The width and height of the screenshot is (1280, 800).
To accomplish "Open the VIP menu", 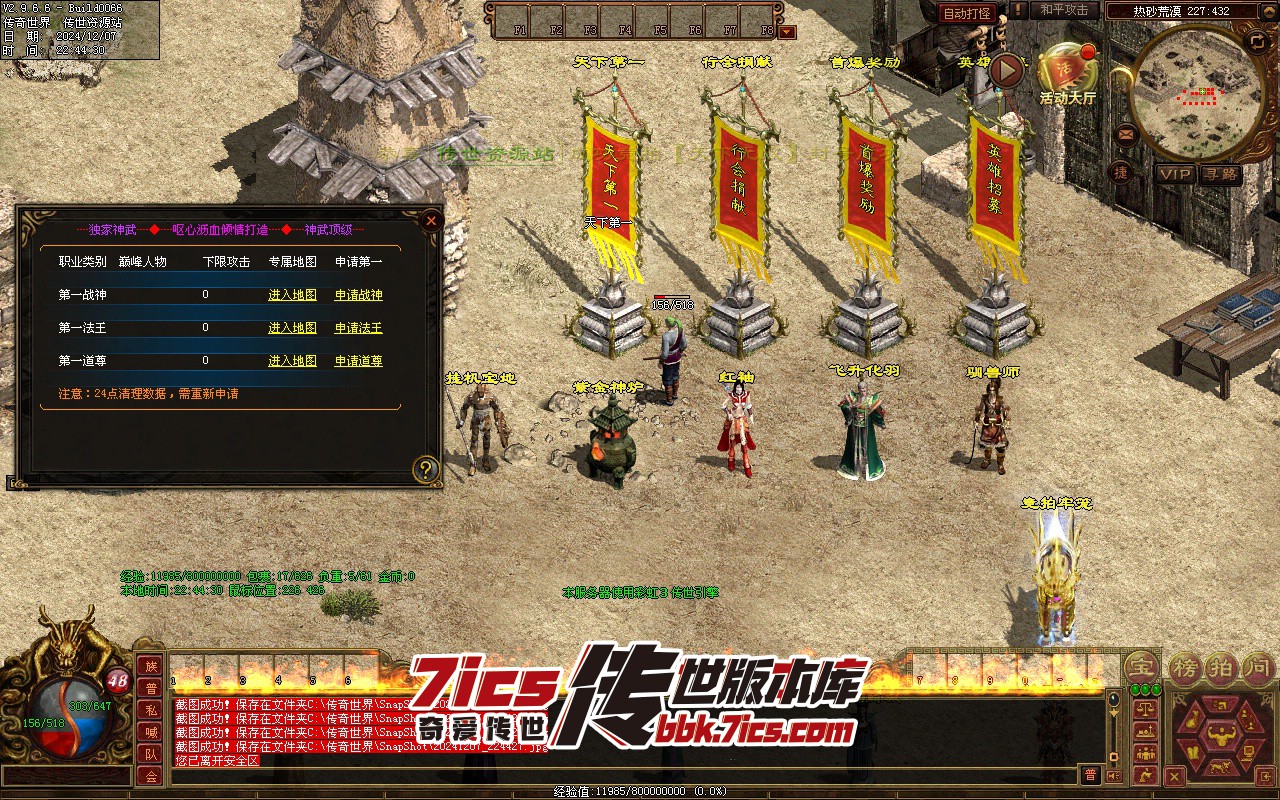I will (1175, 174).
